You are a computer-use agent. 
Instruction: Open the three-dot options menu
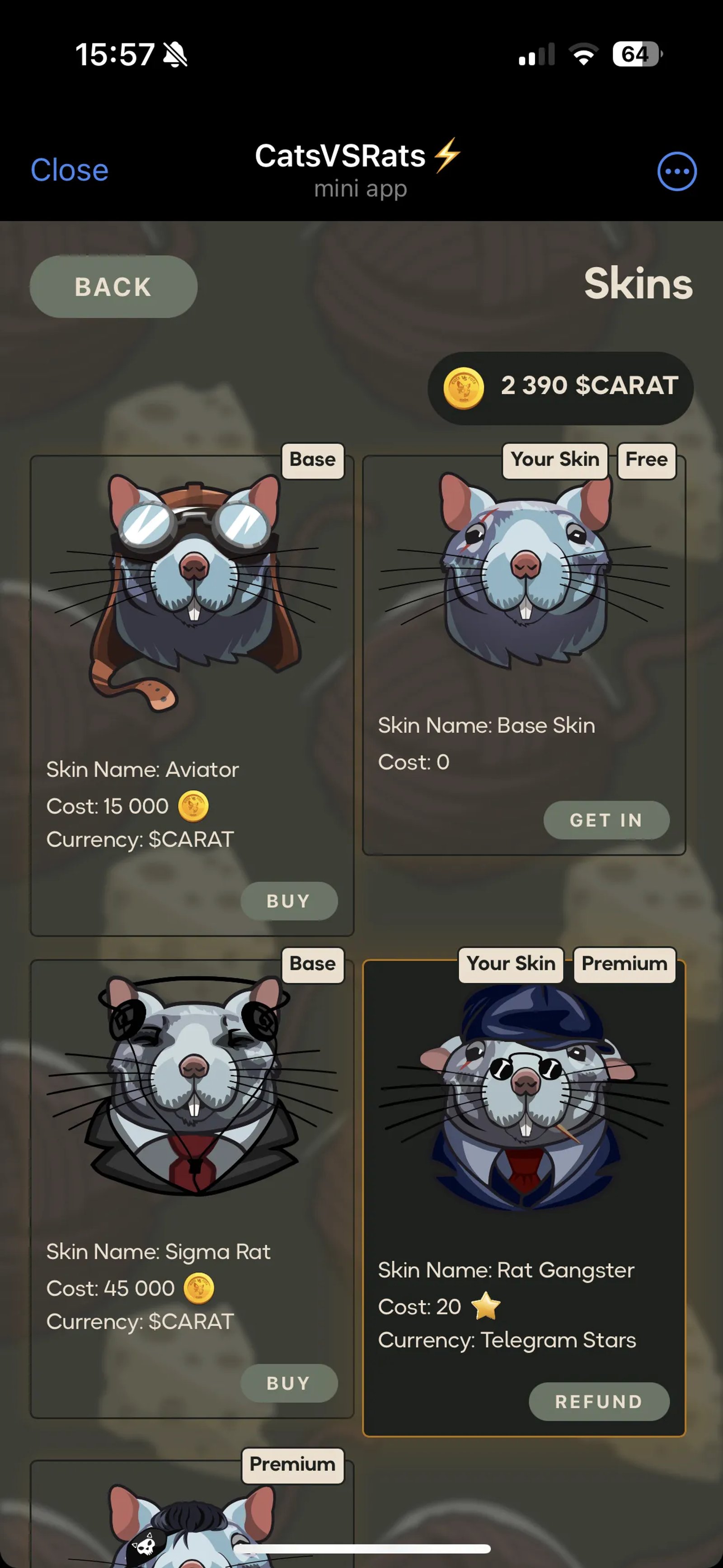677,172
